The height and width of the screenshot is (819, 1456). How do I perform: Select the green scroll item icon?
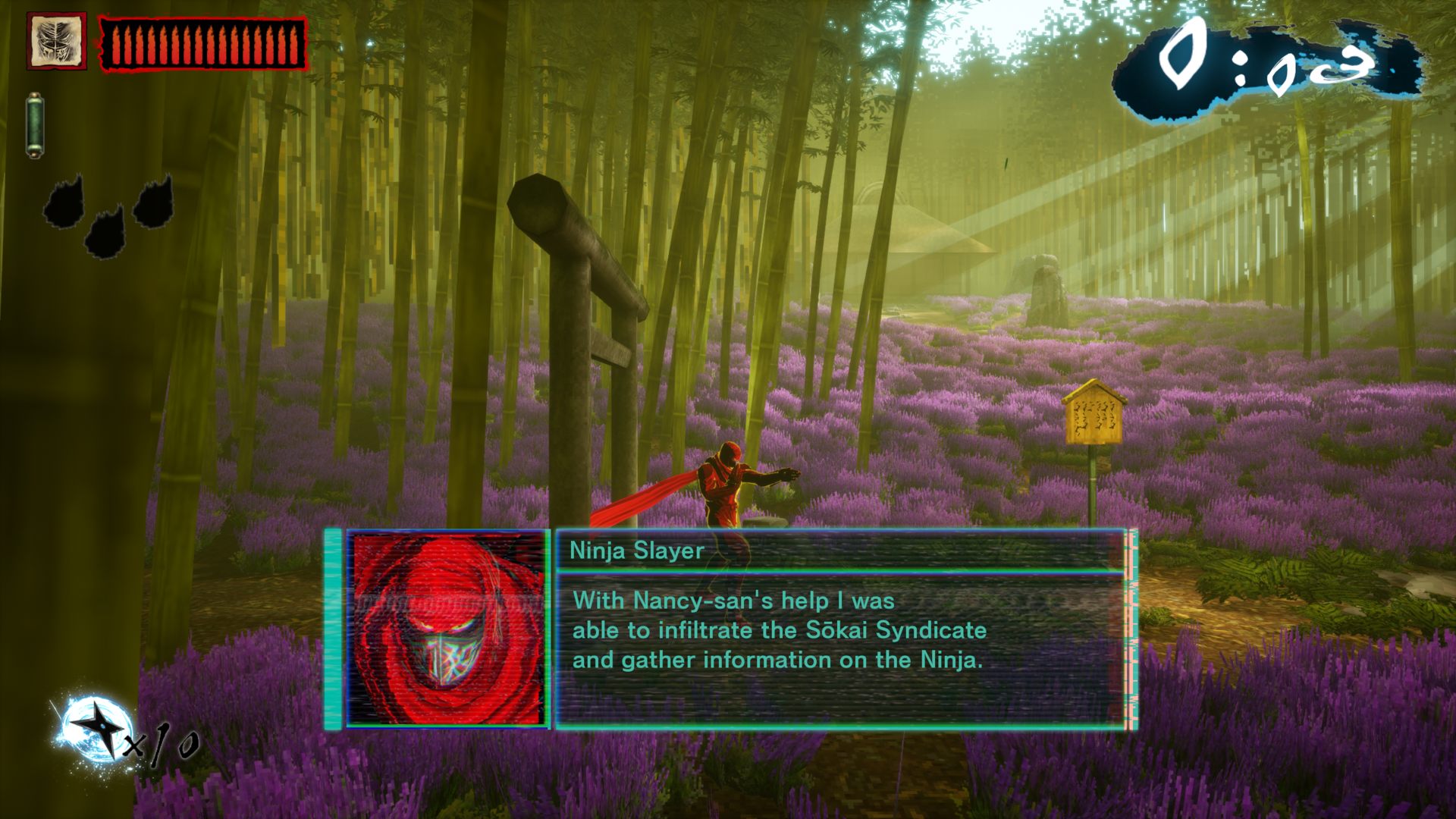(x=35, y=125)
